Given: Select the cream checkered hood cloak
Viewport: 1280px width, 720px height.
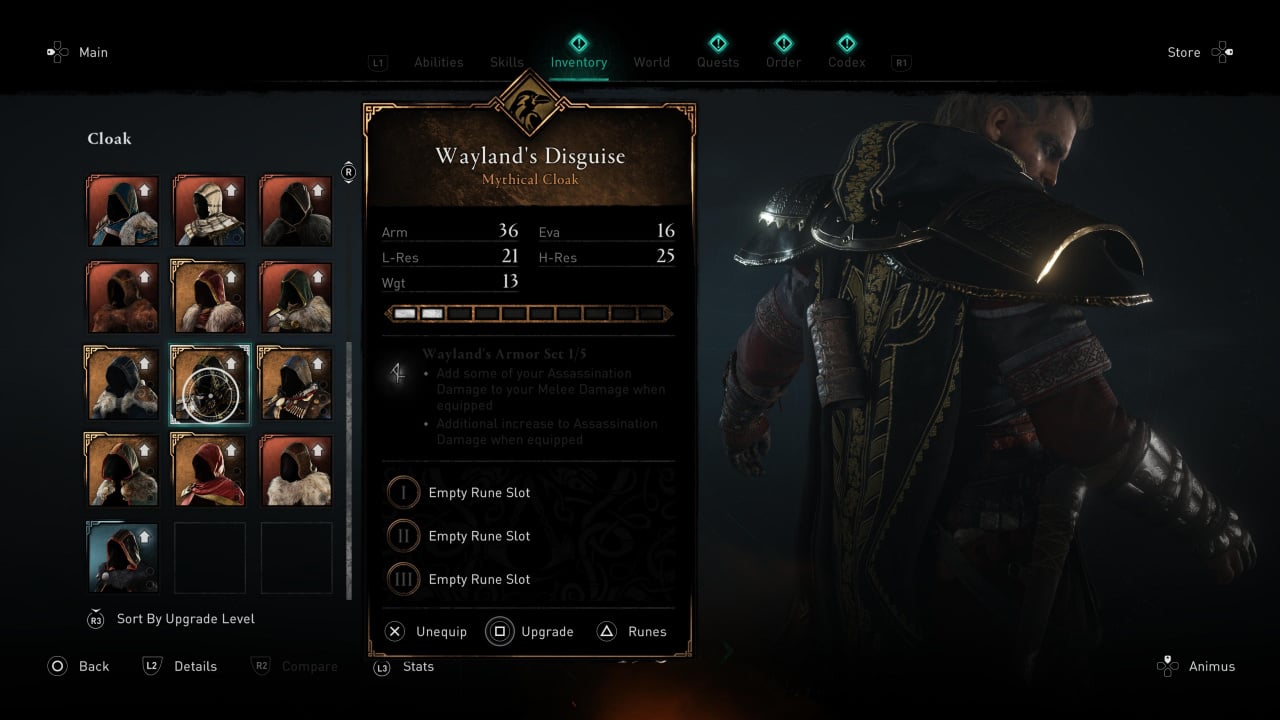Looking at the screenshot, I should pos(209,210).
